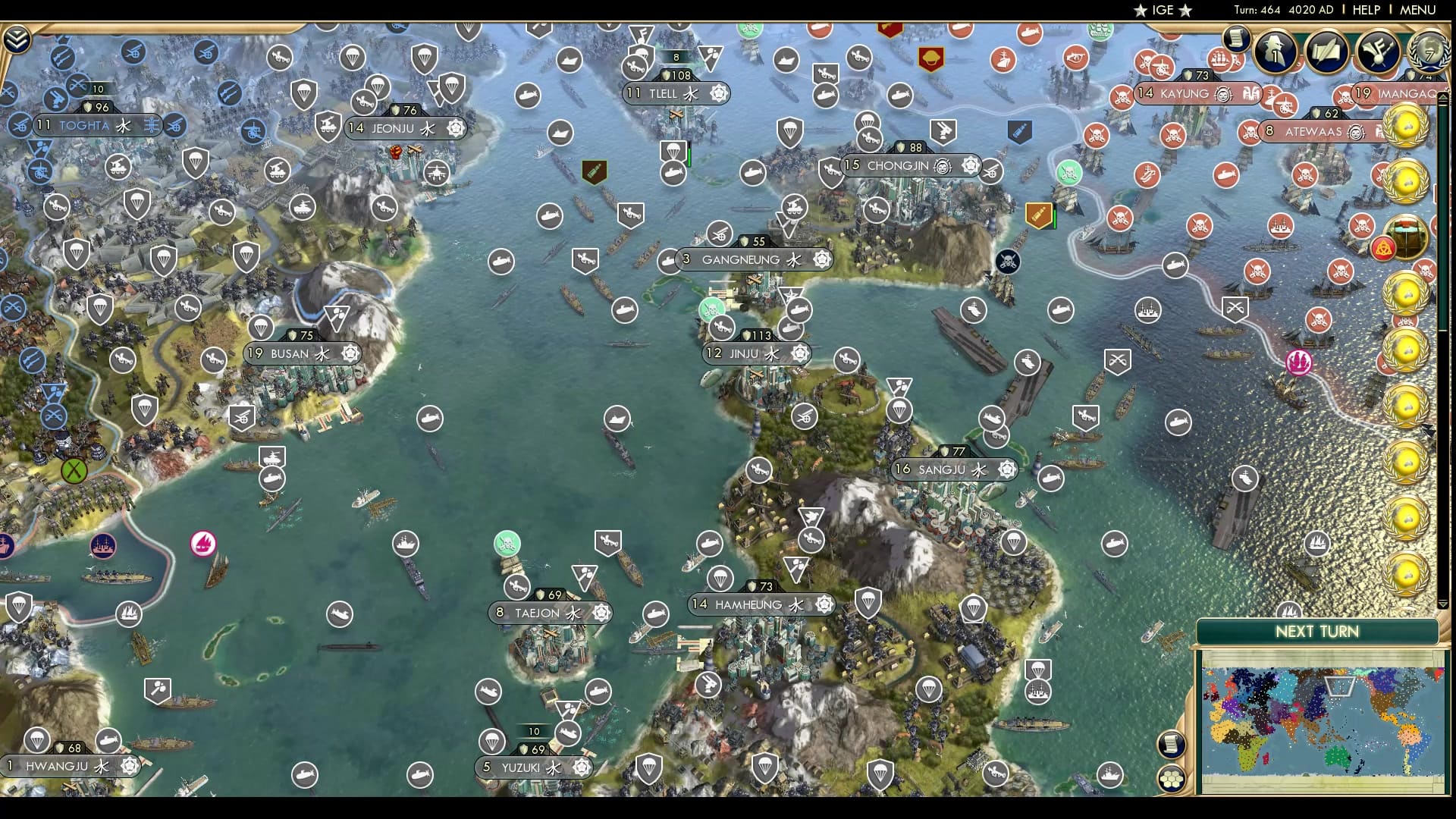The width and height of the screenshot is (1456, 819).
Task: Open the Espionage overview spy icon
Action: click(x=1274, y=52)
